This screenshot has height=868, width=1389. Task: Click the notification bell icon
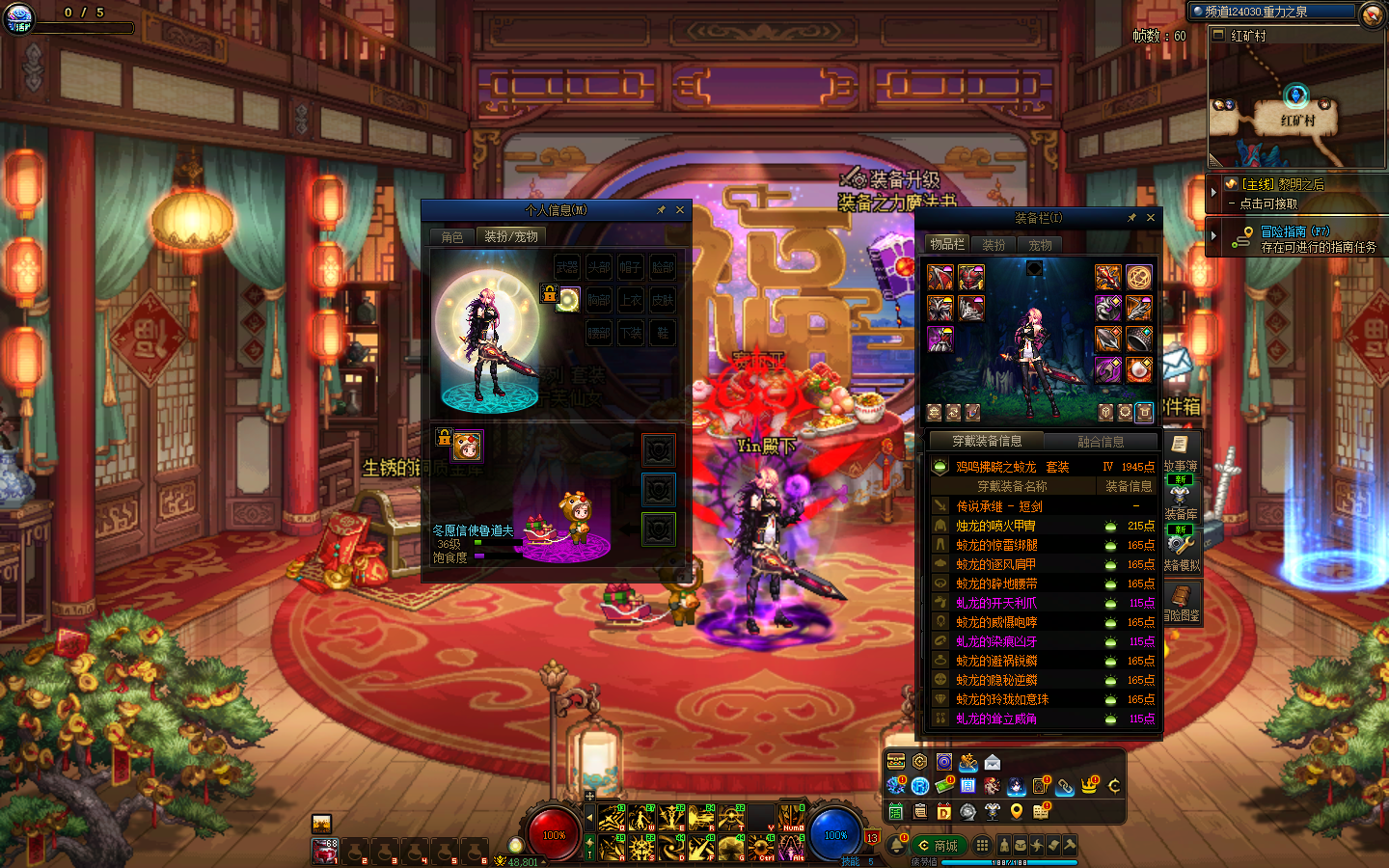click(896, 846)
